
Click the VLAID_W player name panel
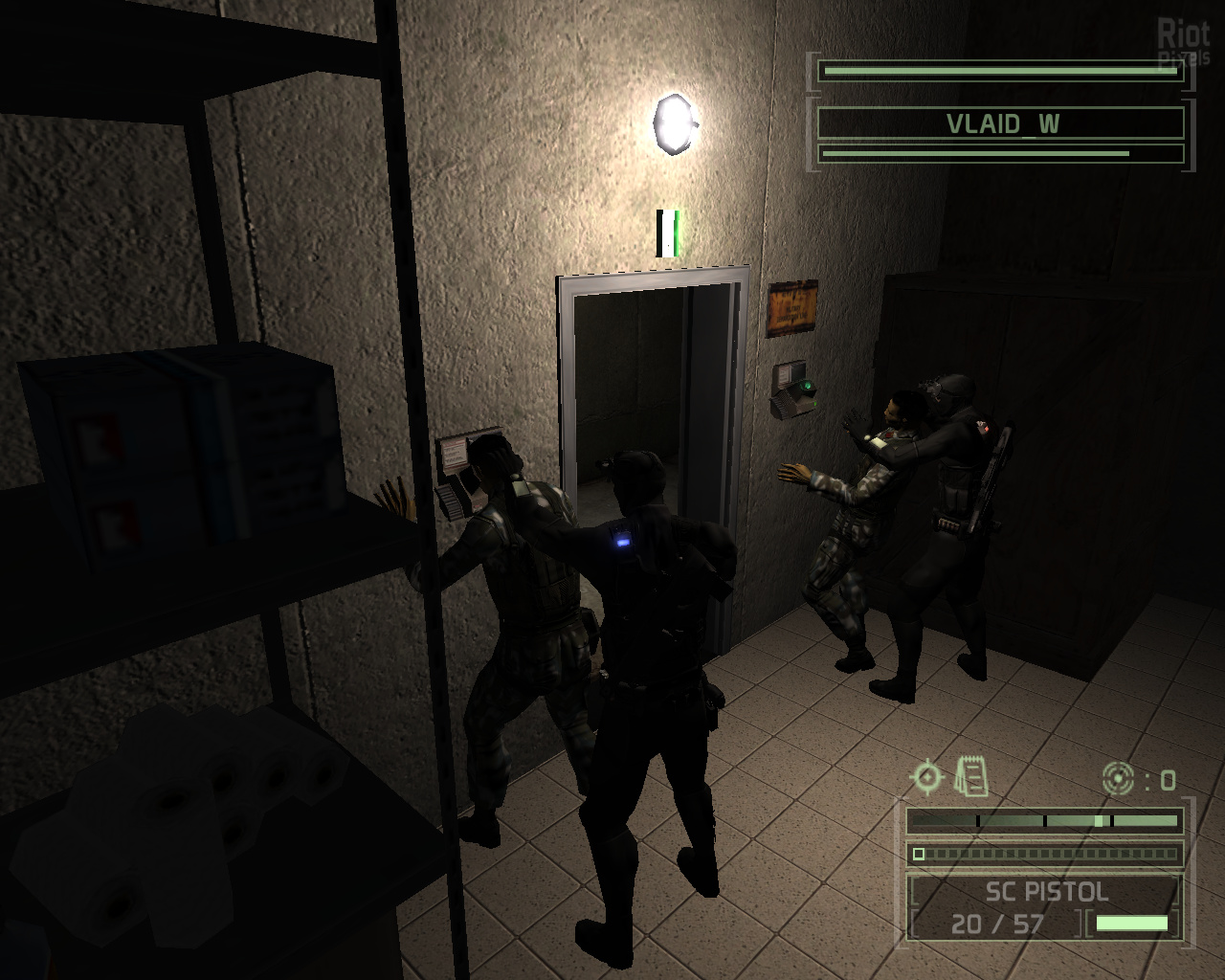[1001, 123]
